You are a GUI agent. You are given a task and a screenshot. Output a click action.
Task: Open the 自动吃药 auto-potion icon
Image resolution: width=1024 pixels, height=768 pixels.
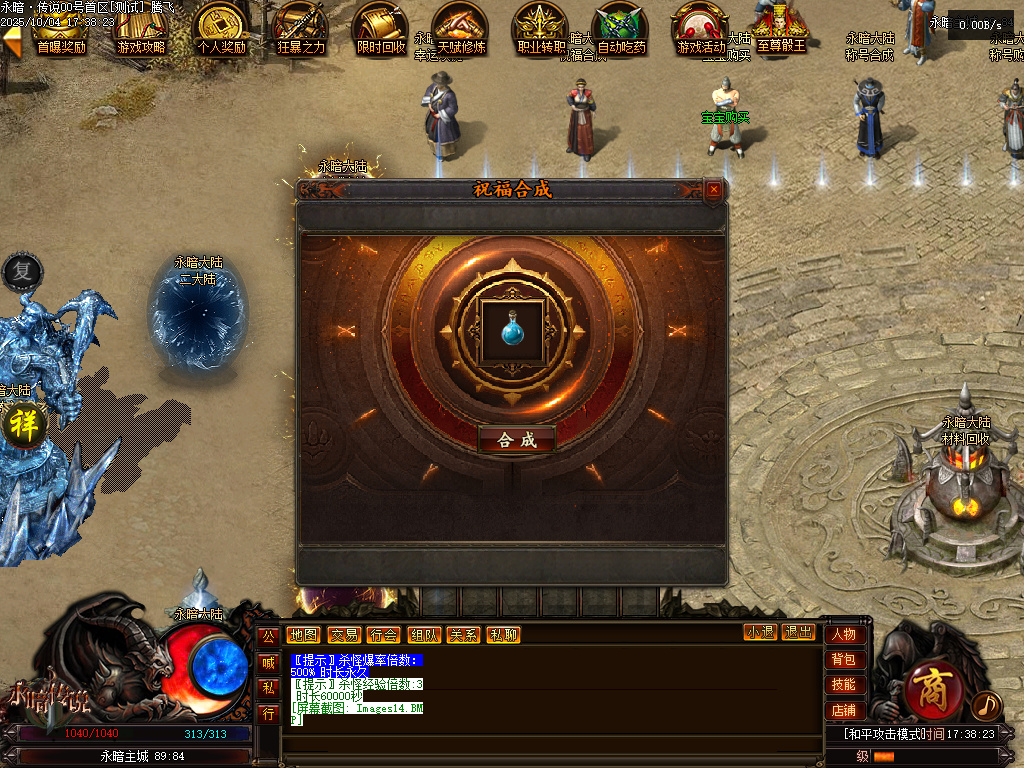(x=621, y=28)
